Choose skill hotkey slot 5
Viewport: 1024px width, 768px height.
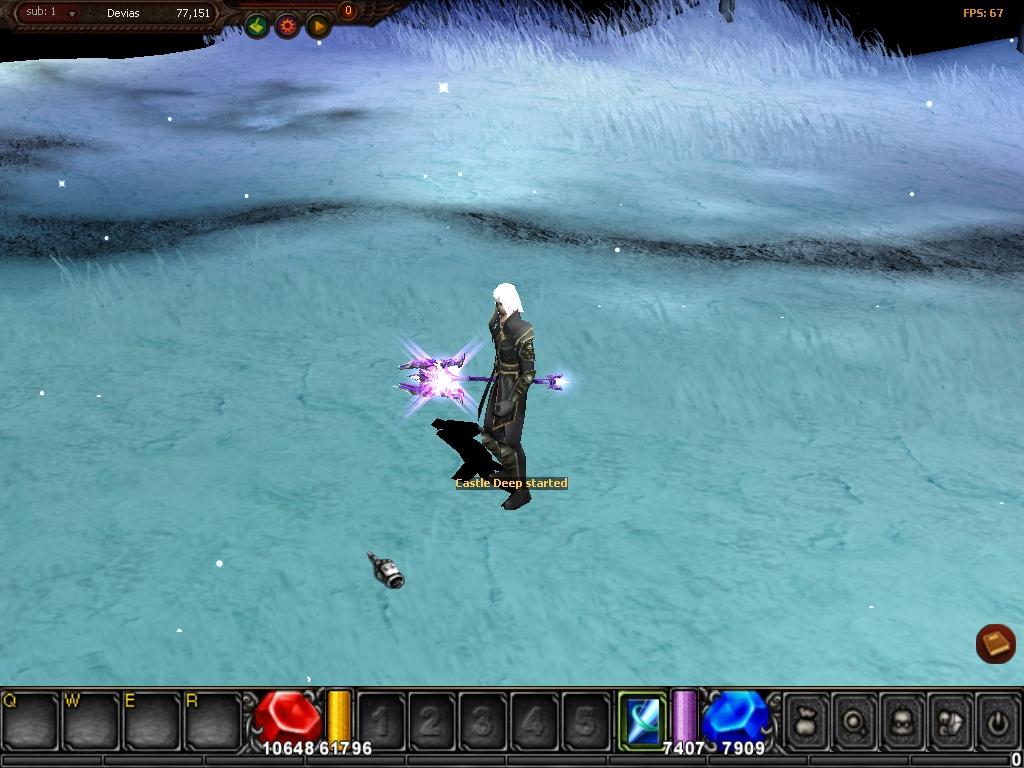point(585,720)
